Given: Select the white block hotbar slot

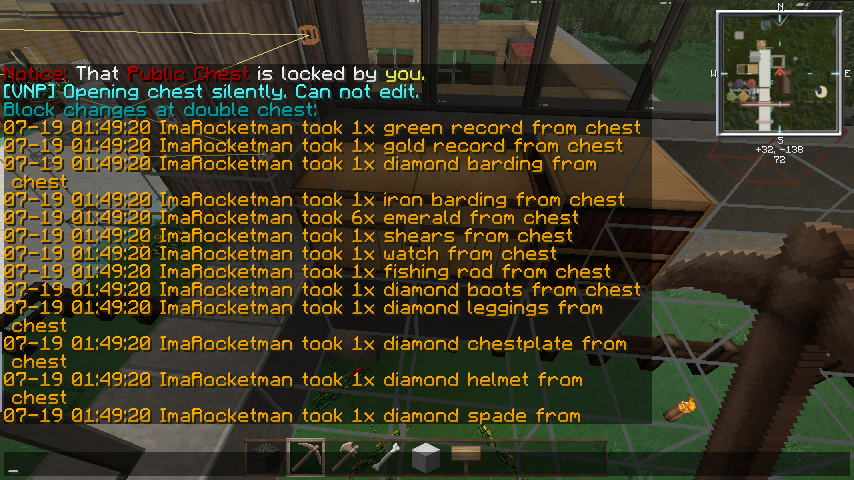Looking at the screenshot, I should pos(426,458).
